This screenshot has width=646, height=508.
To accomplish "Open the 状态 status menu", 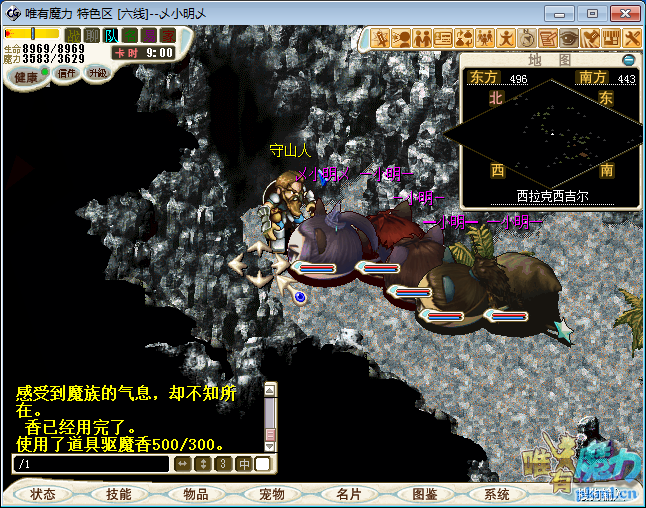I will 43,494.
